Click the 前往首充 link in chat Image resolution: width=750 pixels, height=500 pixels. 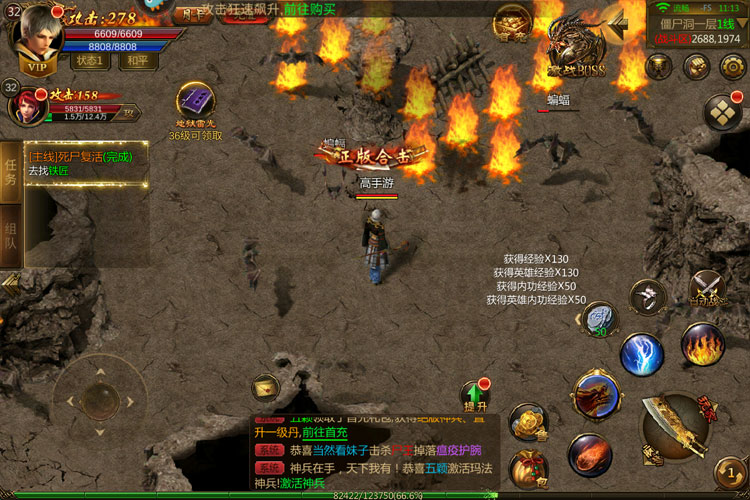click(325, 433)
